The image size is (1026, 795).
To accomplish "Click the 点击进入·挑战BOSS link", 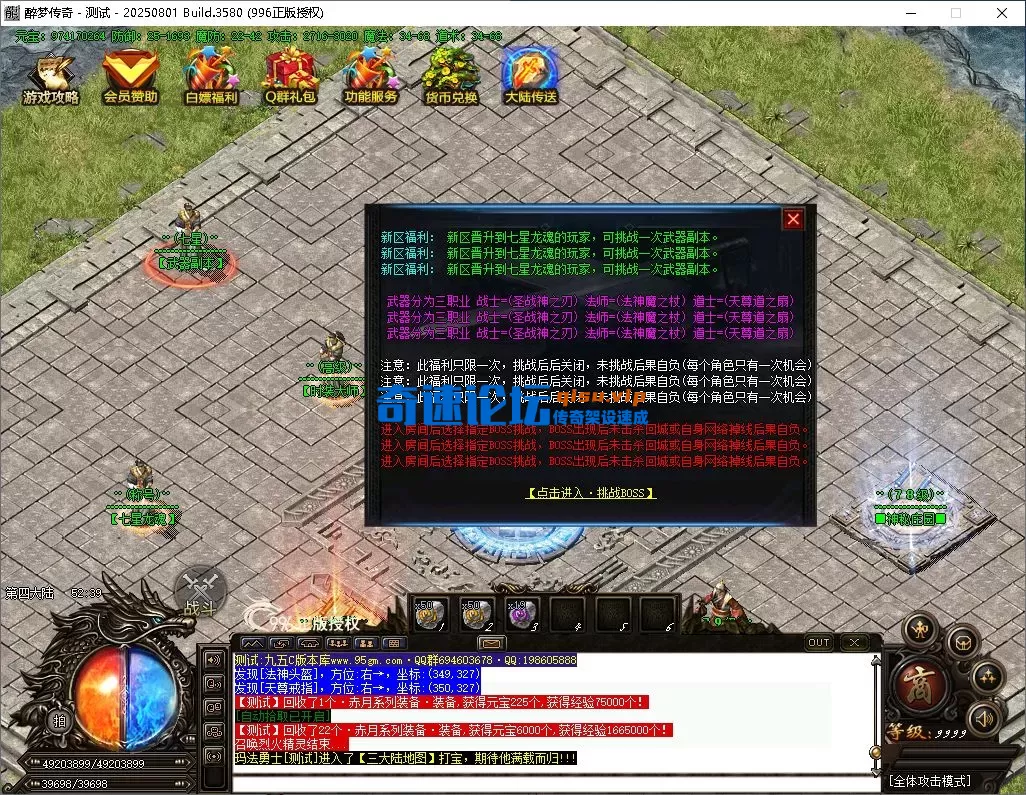I will [x=591, y=493].
